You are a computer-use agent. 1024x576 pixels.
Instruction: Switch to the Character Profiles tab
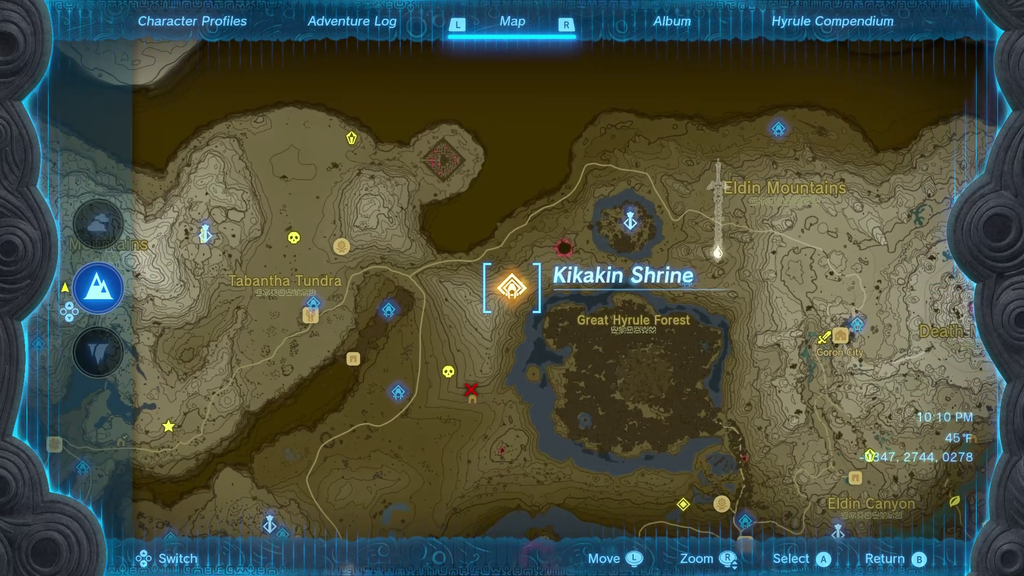point(192,21)
